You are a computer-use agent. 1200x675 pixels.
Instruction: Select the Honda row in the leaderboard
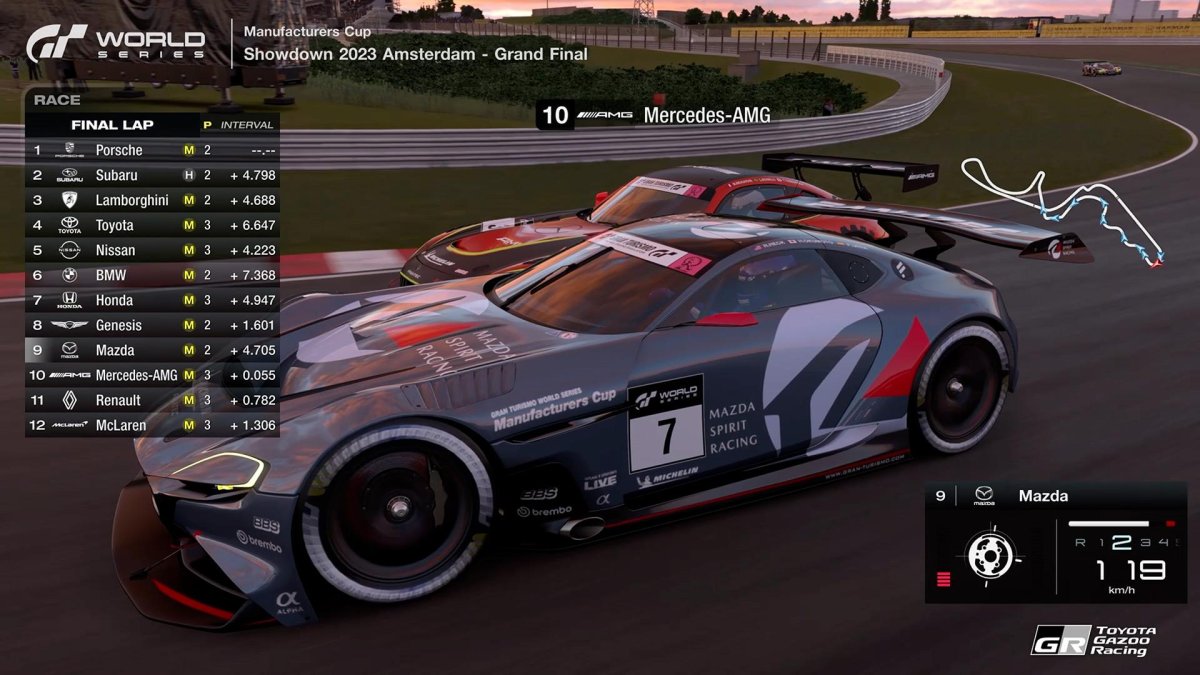(152, 300)
